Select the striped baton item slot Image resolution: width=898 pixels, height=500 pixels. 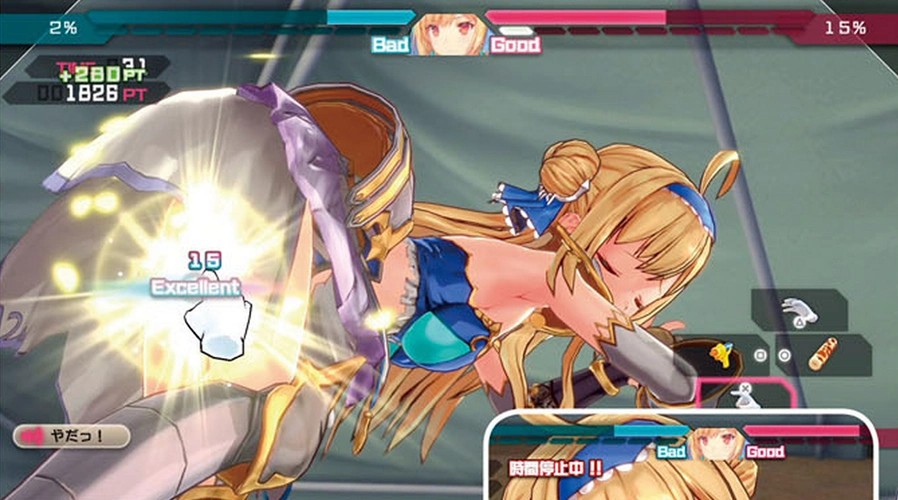826,354
